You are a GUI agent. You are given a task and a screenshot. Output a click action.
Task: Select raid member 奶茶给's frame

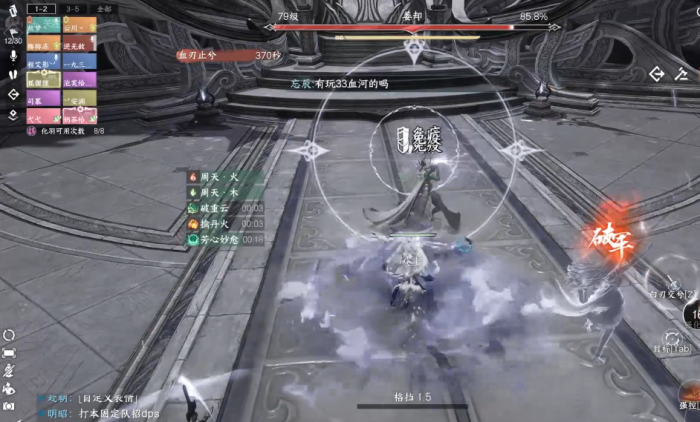(80, 116)
